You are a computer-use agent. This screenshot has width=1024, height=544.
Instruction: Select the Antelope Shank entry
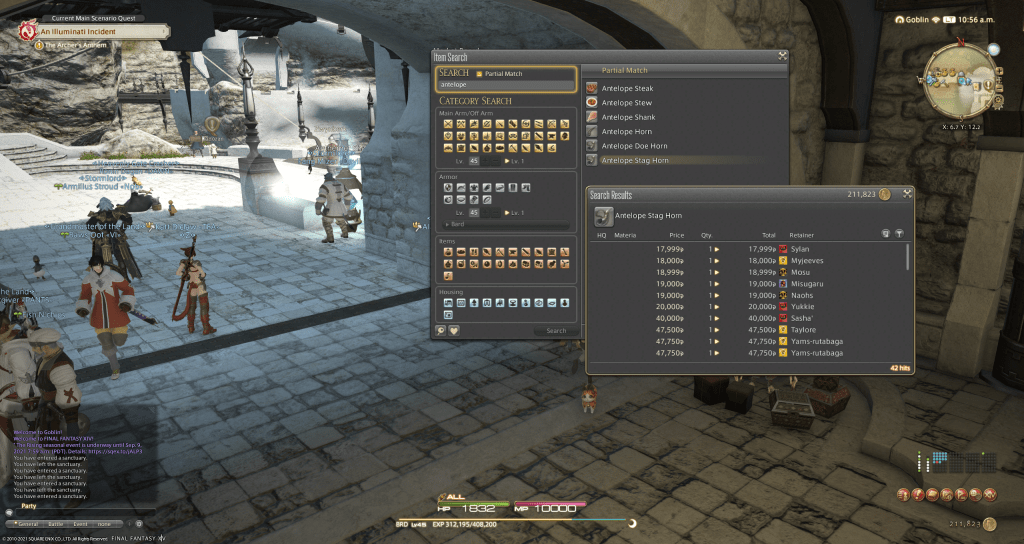click(629, 117)
